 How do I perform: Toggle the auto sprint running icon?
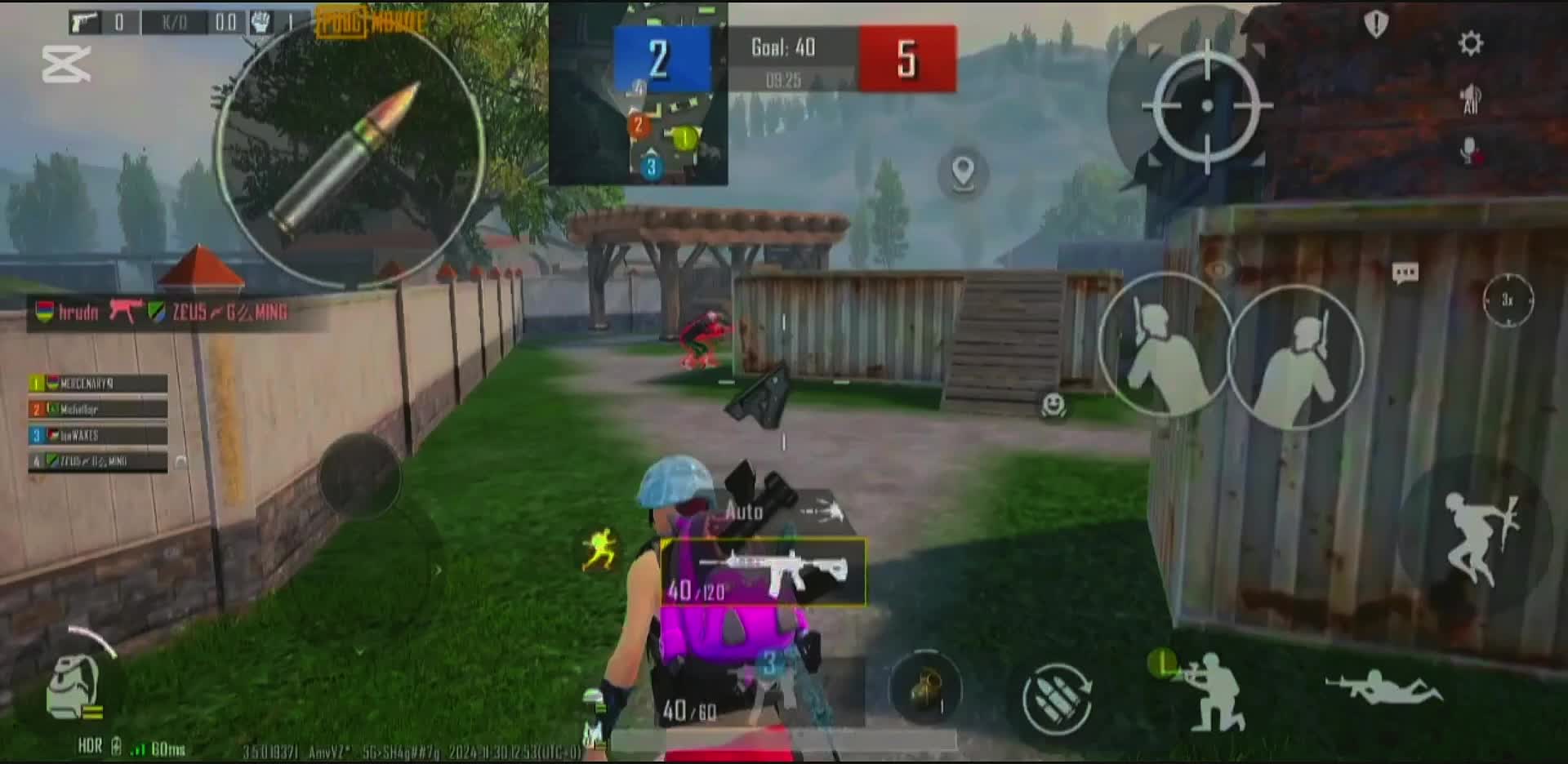coord(599,549)
